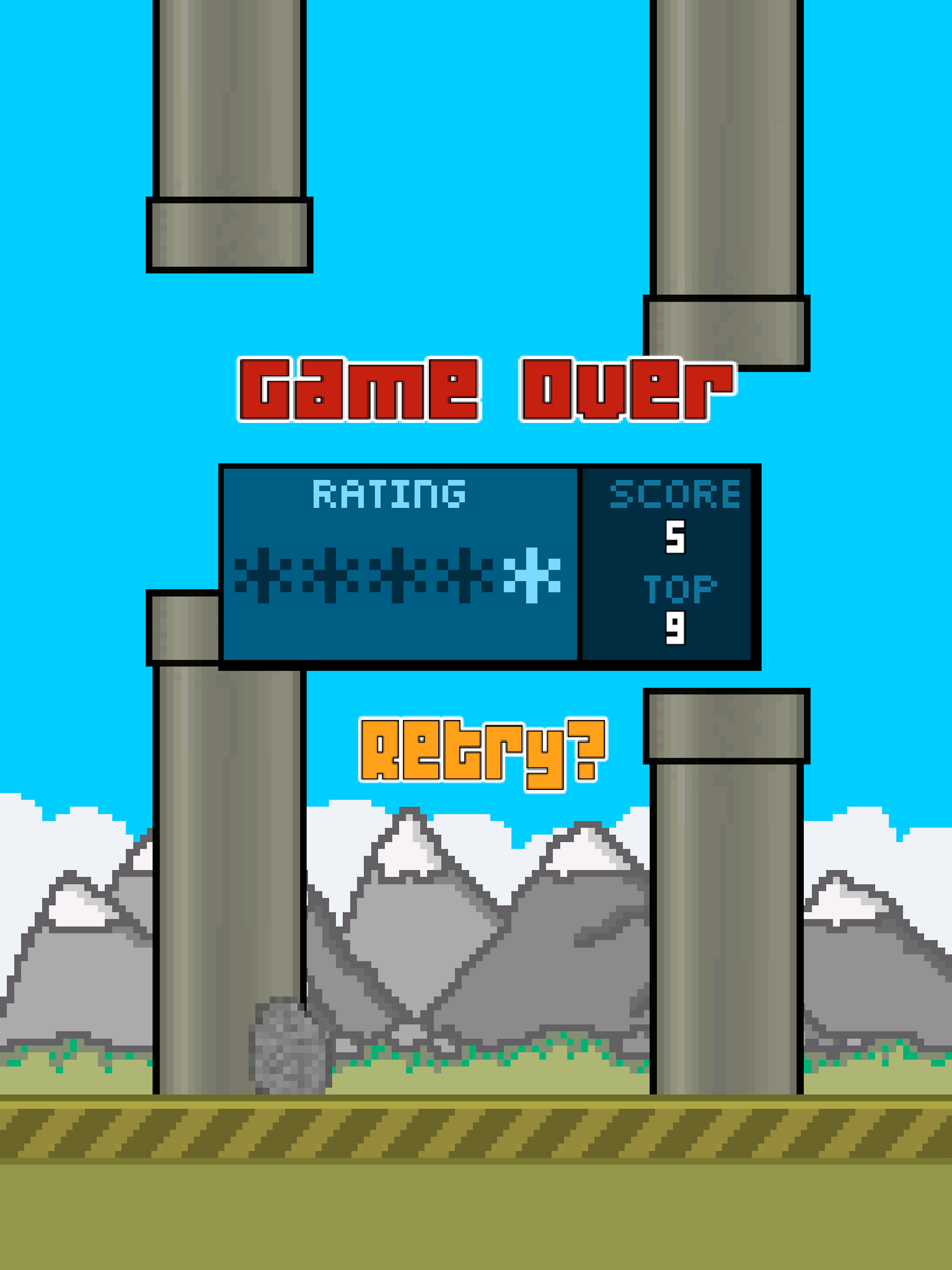Click the second star in the rating row
The image size is (952, 1270).
tap(330, 576)
